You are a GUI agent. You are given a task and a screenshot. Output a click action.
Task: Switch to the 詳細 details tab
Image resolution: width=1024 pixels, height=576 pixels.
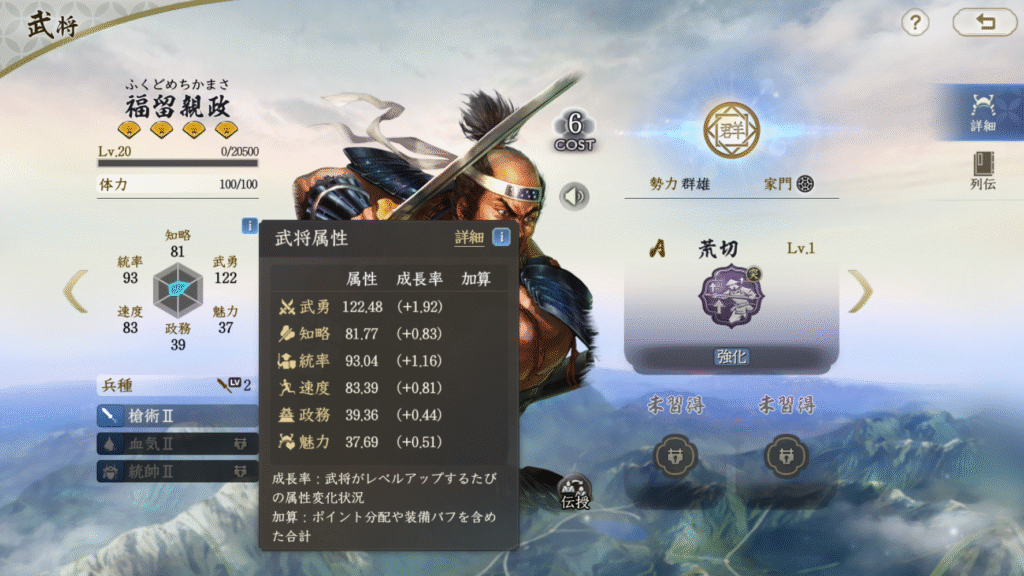pyautogui.click(x=982, y=113)
